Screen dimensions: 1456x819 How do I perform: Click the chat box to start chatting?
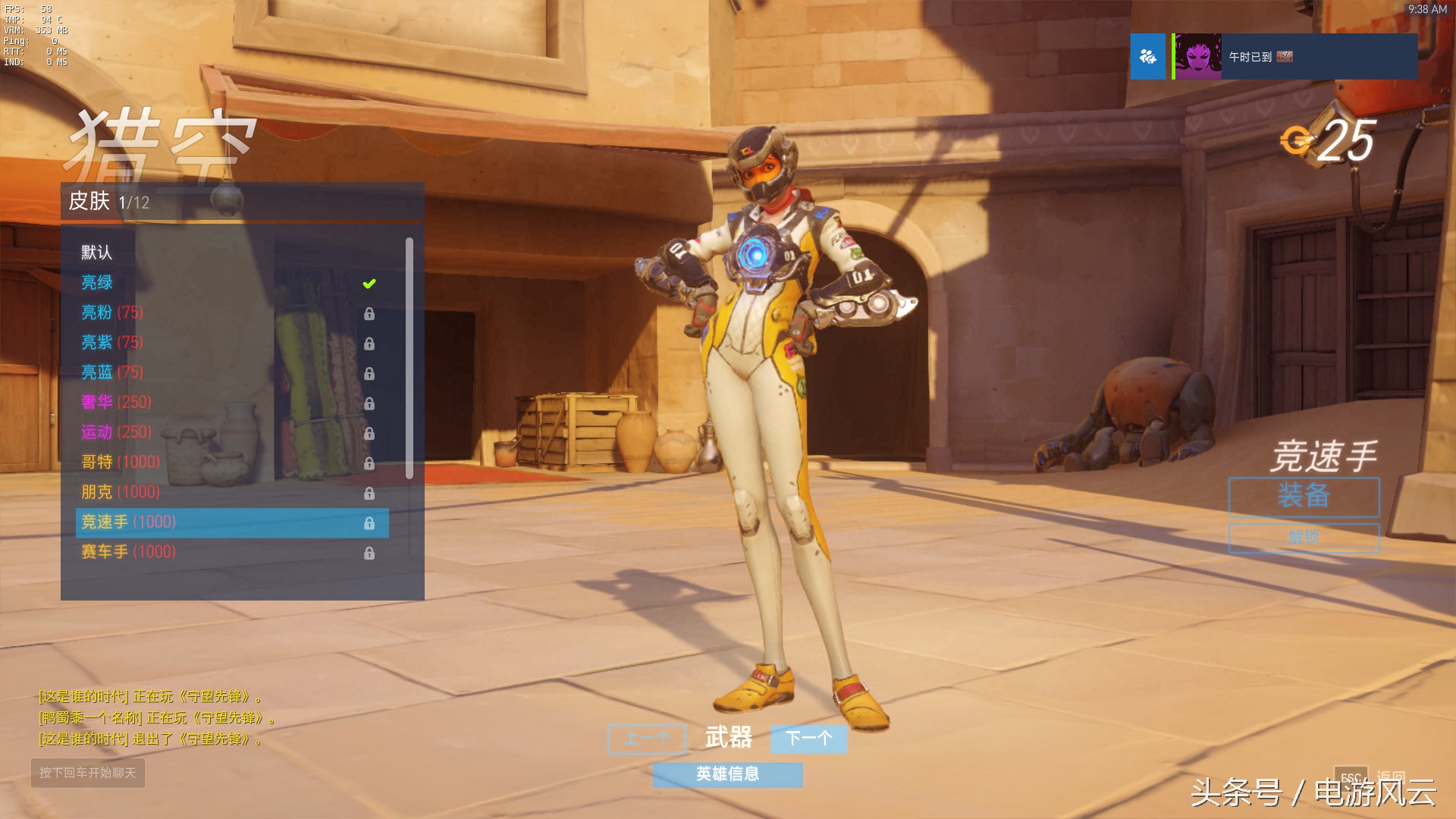(x=88, y=773)
